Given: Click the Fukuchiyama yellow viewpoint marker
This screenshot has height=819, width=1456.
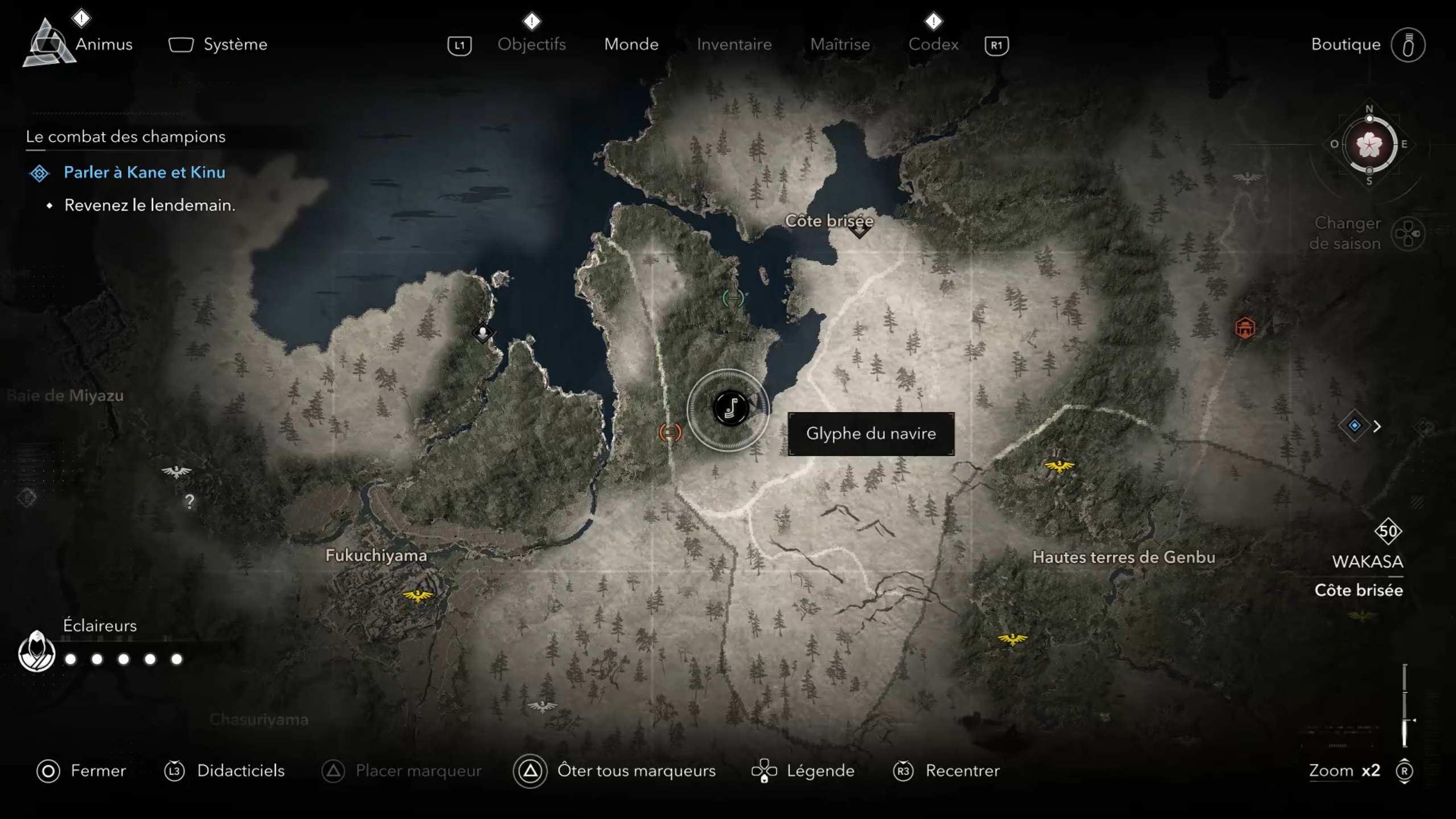Looking at the screenshot, I should (x=418, y=595).
